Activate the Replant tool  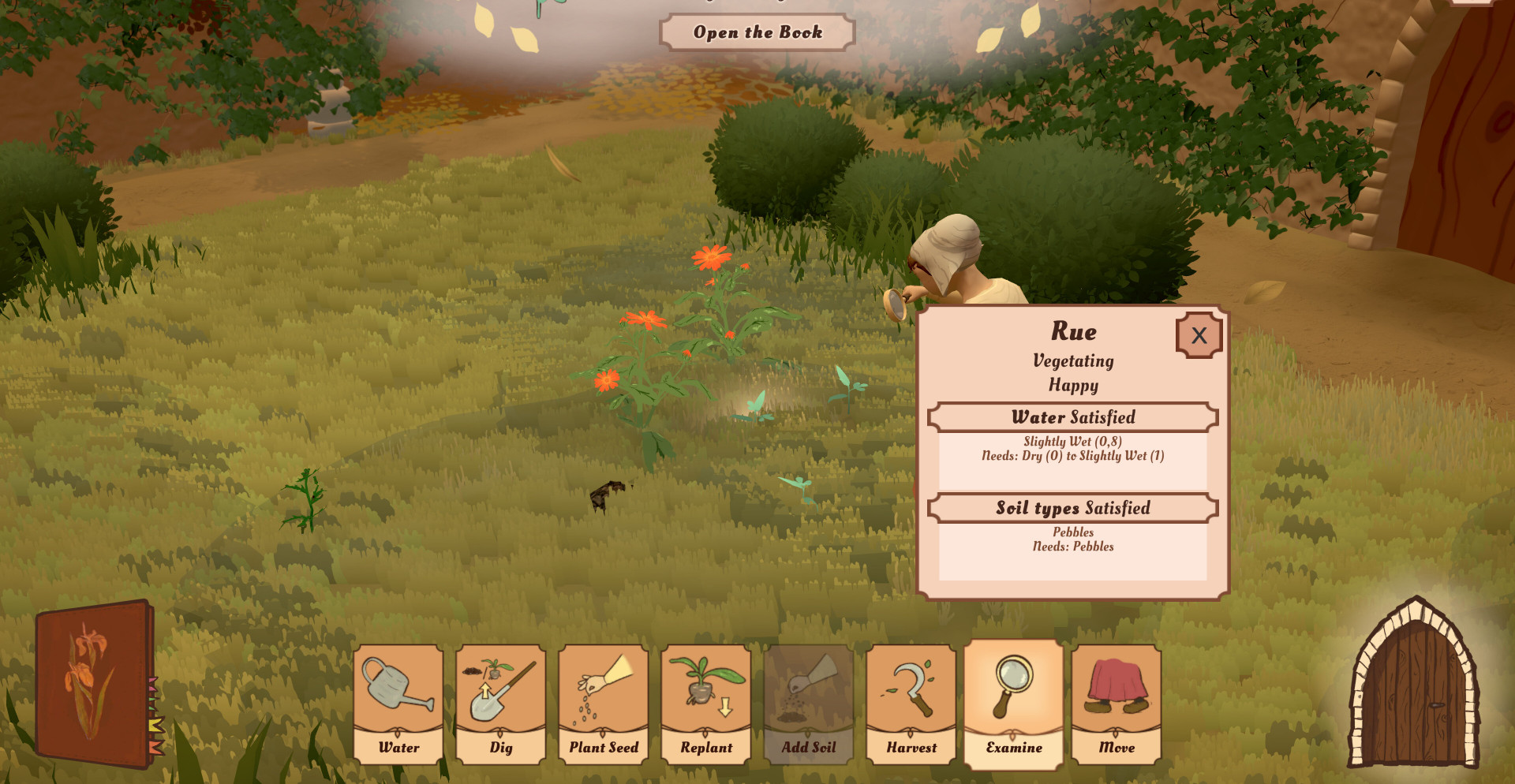coord(706,704)
